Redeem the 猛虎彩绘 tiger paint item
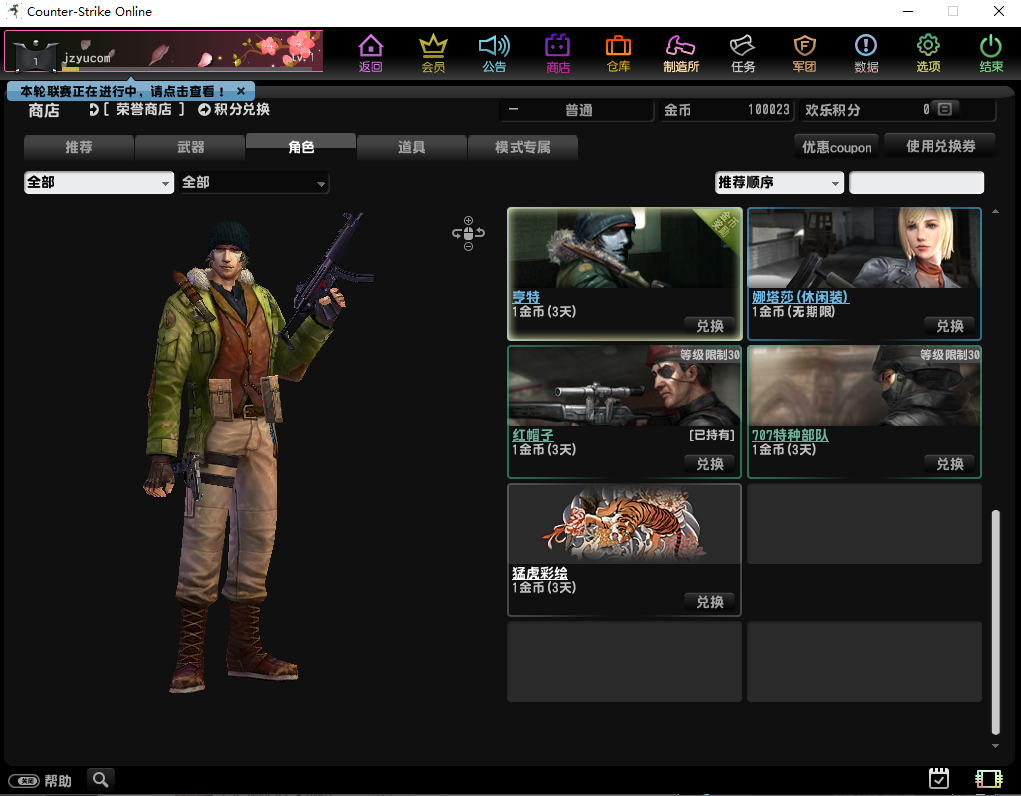The width and height of the screenshot is (1021, 796). [710, 602]
